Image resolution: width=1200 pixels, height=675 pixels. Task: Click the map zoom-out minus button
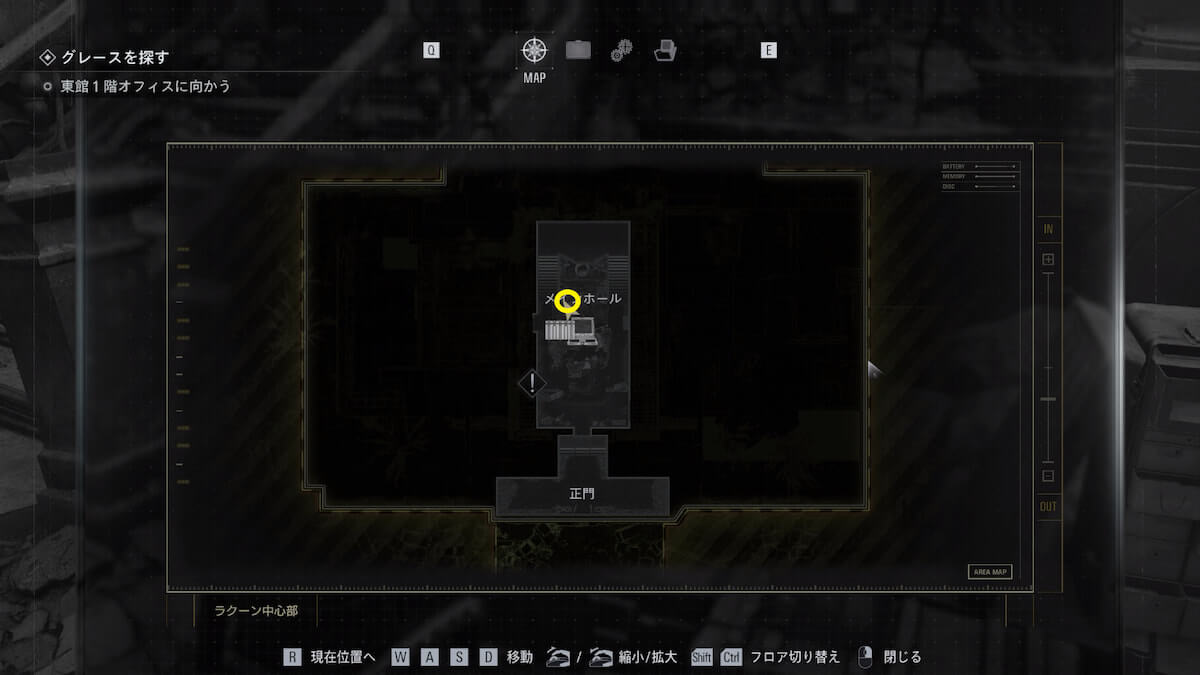[1048, 476]
